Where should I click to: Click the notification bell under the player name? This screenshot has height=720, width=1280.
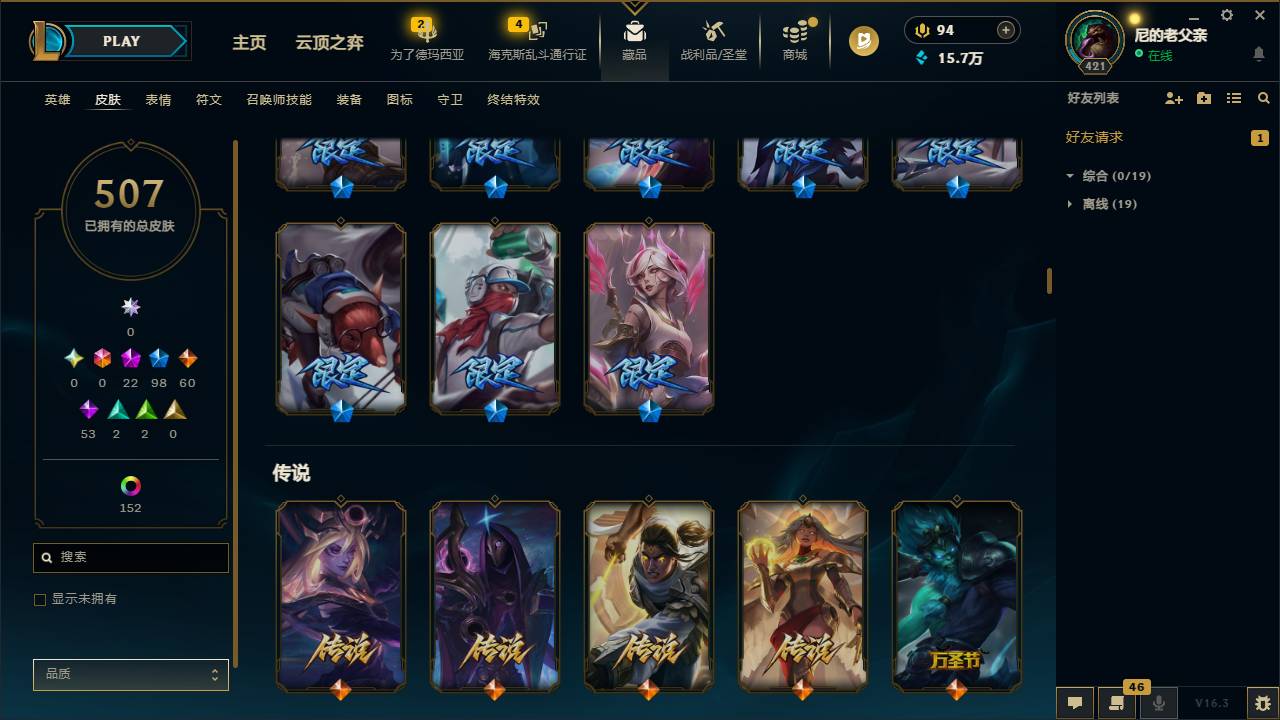(1259, 54)
